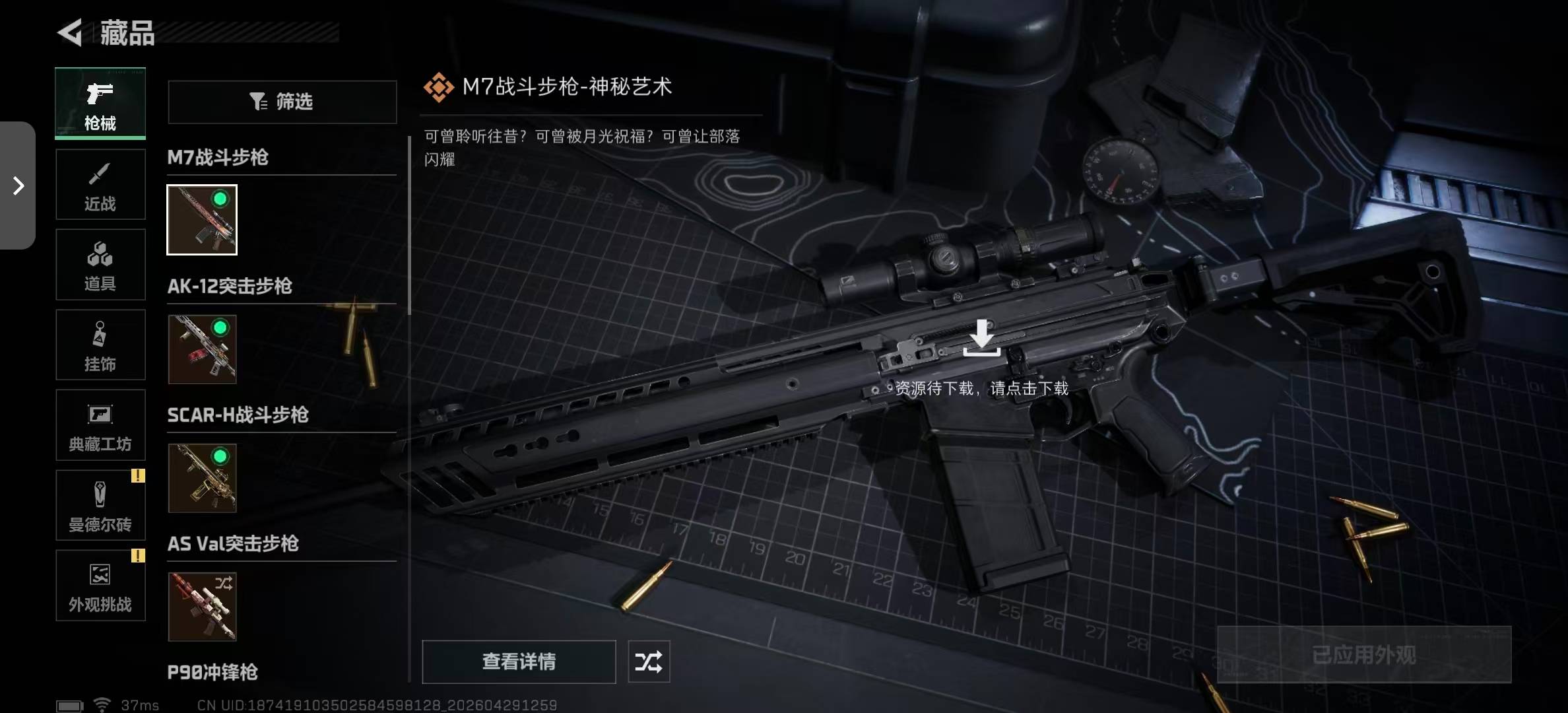Go back from the 藏品 screen
The height and width of the screenshot is (713, 1568).
(x=71, y=32)
